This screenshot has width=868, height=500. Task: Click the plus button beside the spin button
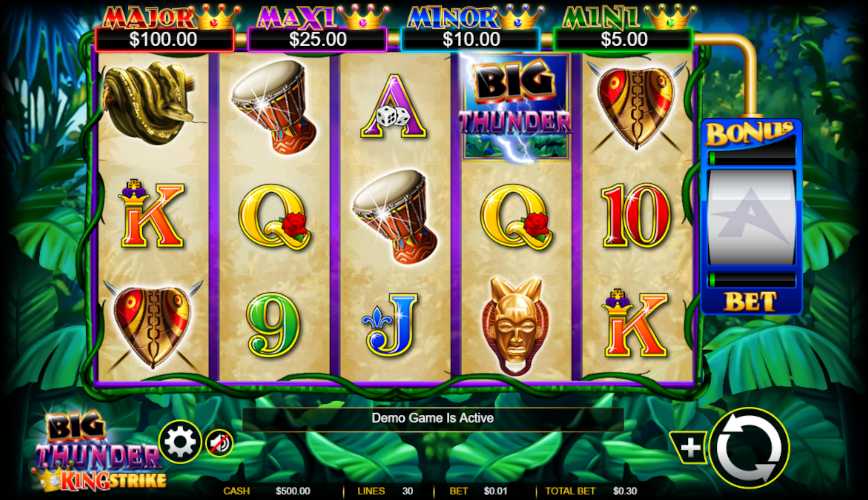pos(690,448)
